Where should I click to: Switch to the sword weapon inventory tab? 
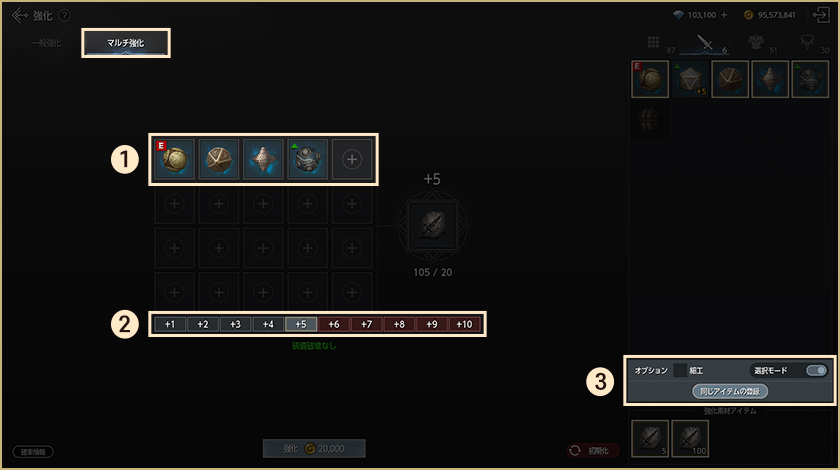(x=705, y=43)
